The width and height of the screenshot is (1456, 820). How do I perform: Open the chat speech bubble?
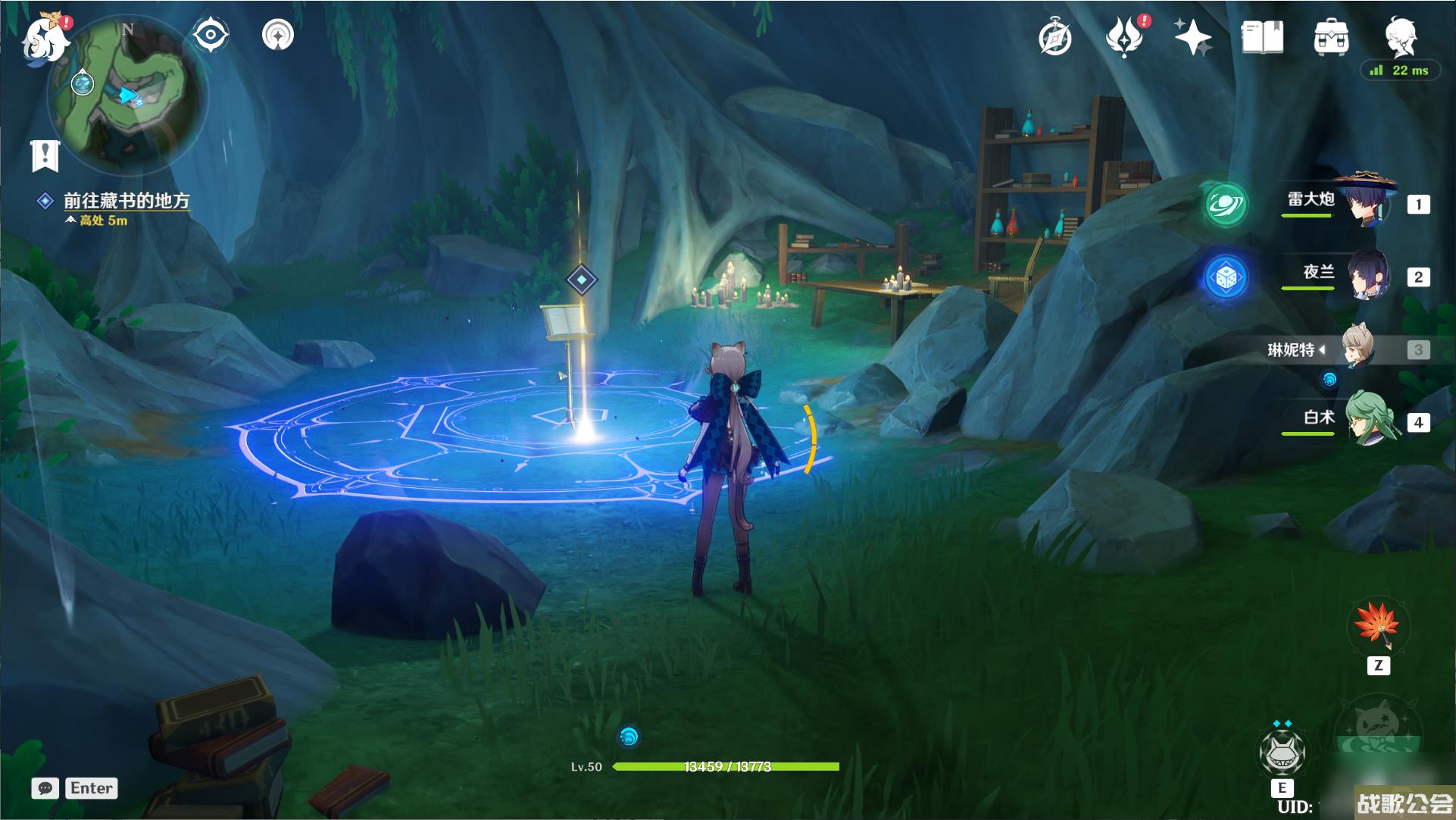point(45,788)
